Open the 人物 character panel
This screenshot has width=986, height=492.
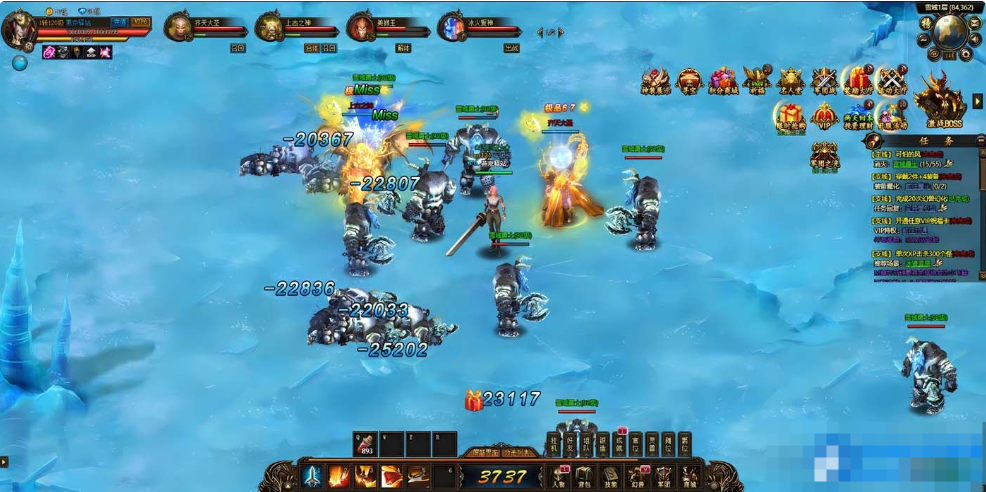coord(559,475)
